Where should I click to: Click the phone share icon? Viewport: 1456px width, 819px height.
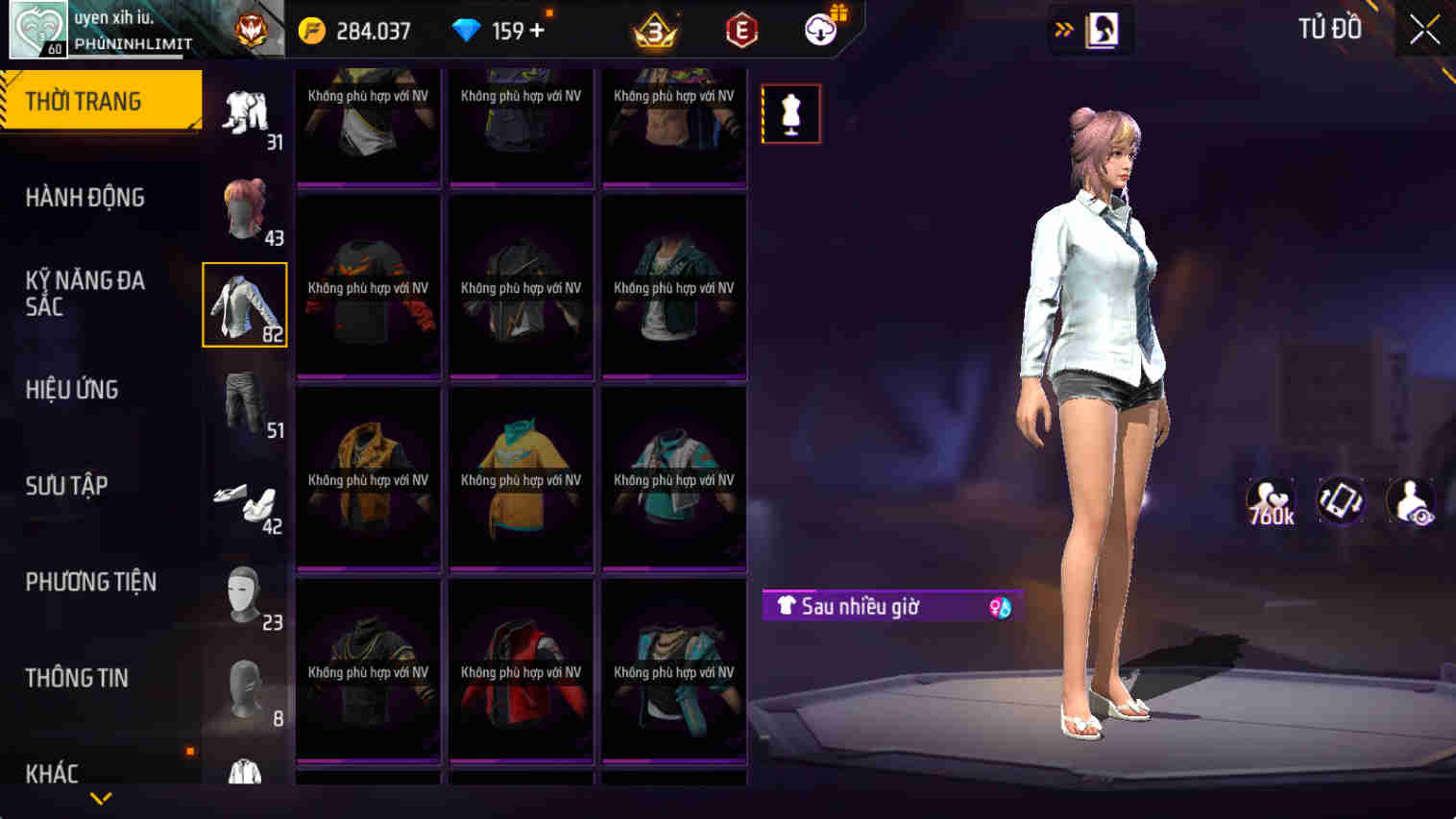pos(1341,500)
